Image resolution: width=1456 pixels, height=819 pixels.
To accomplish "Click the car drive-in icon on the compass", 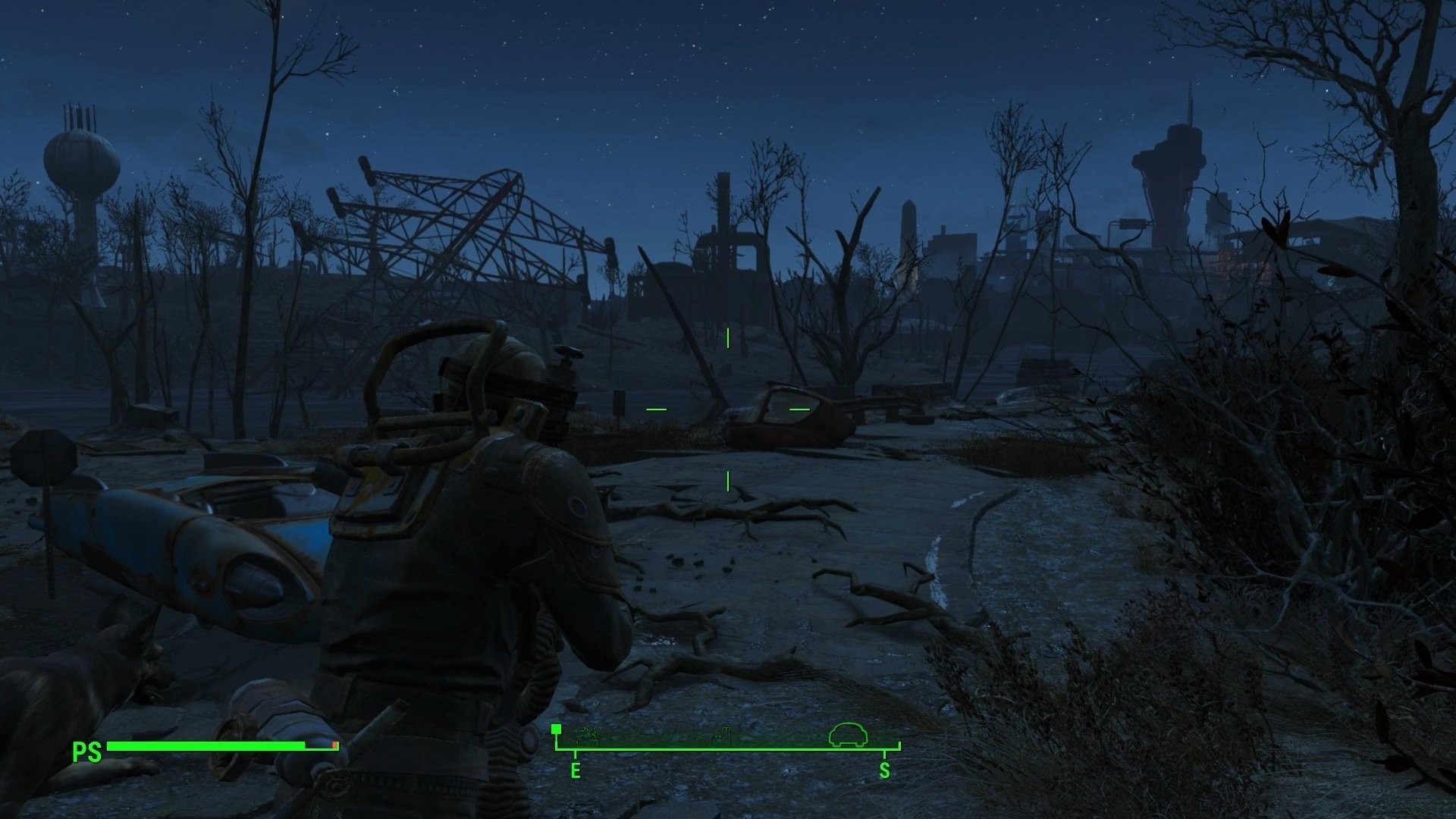I will click(849, 734).
